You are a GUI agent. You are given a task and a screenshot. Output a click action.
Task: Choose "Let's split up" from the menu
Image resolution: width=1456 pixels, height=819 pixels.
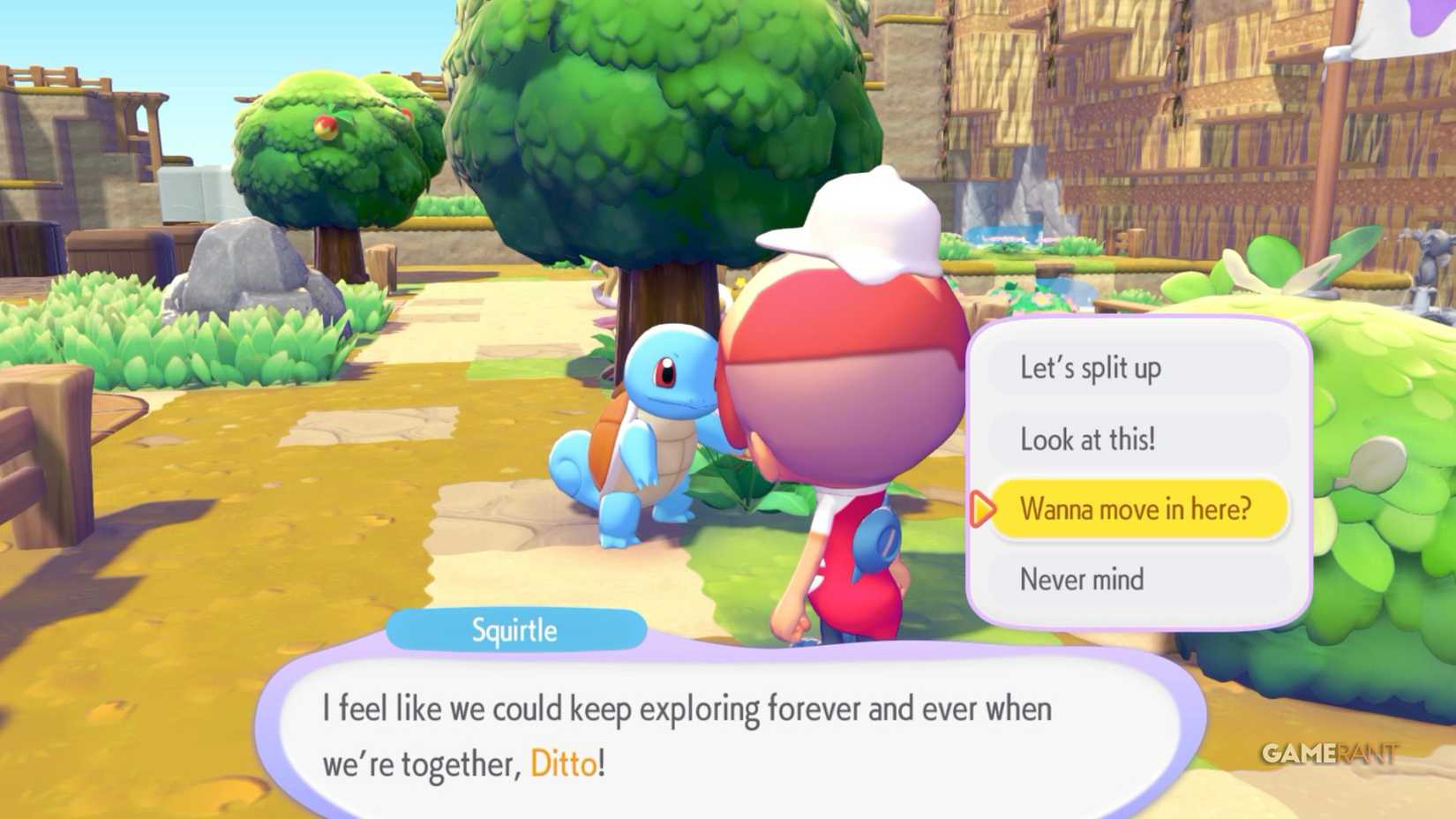tap(1091, 369)
